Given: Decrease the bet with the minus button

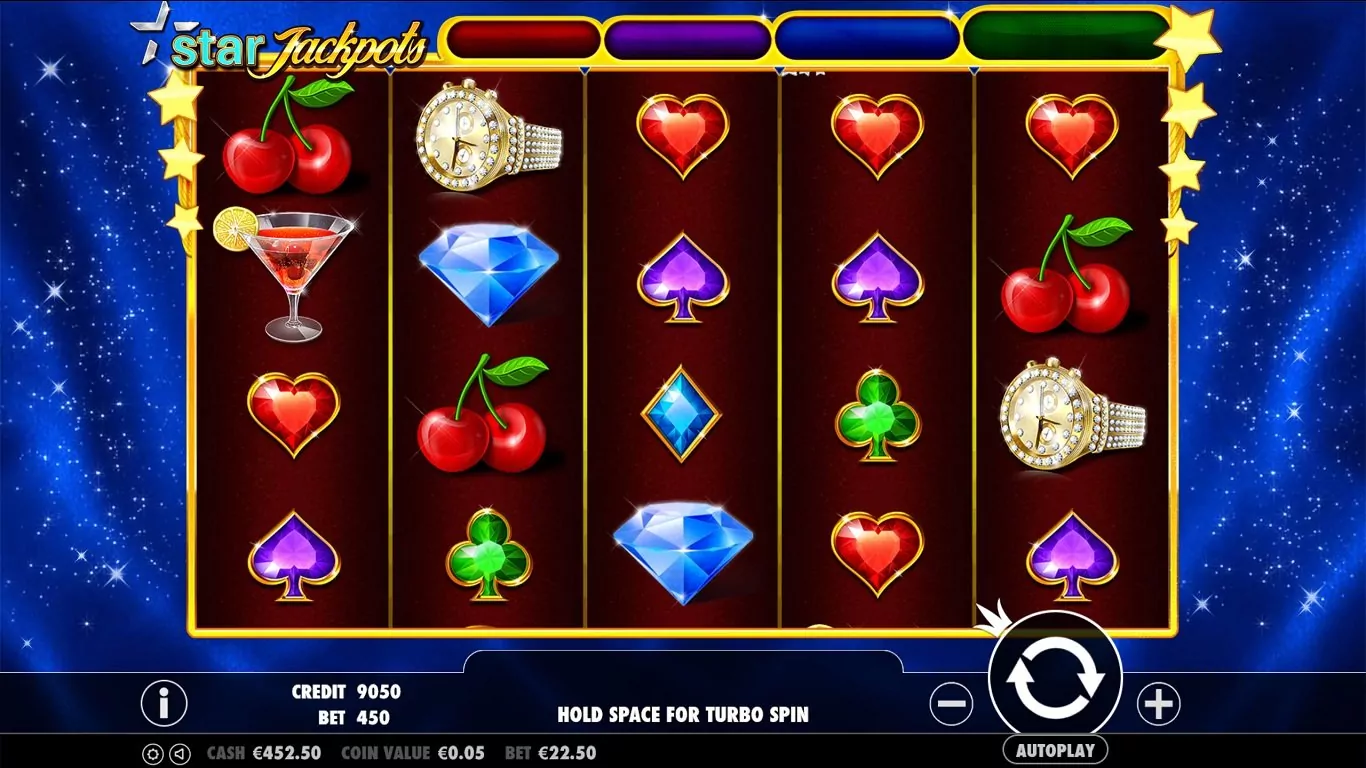Looking at the screenshot, I should [951, 705].
